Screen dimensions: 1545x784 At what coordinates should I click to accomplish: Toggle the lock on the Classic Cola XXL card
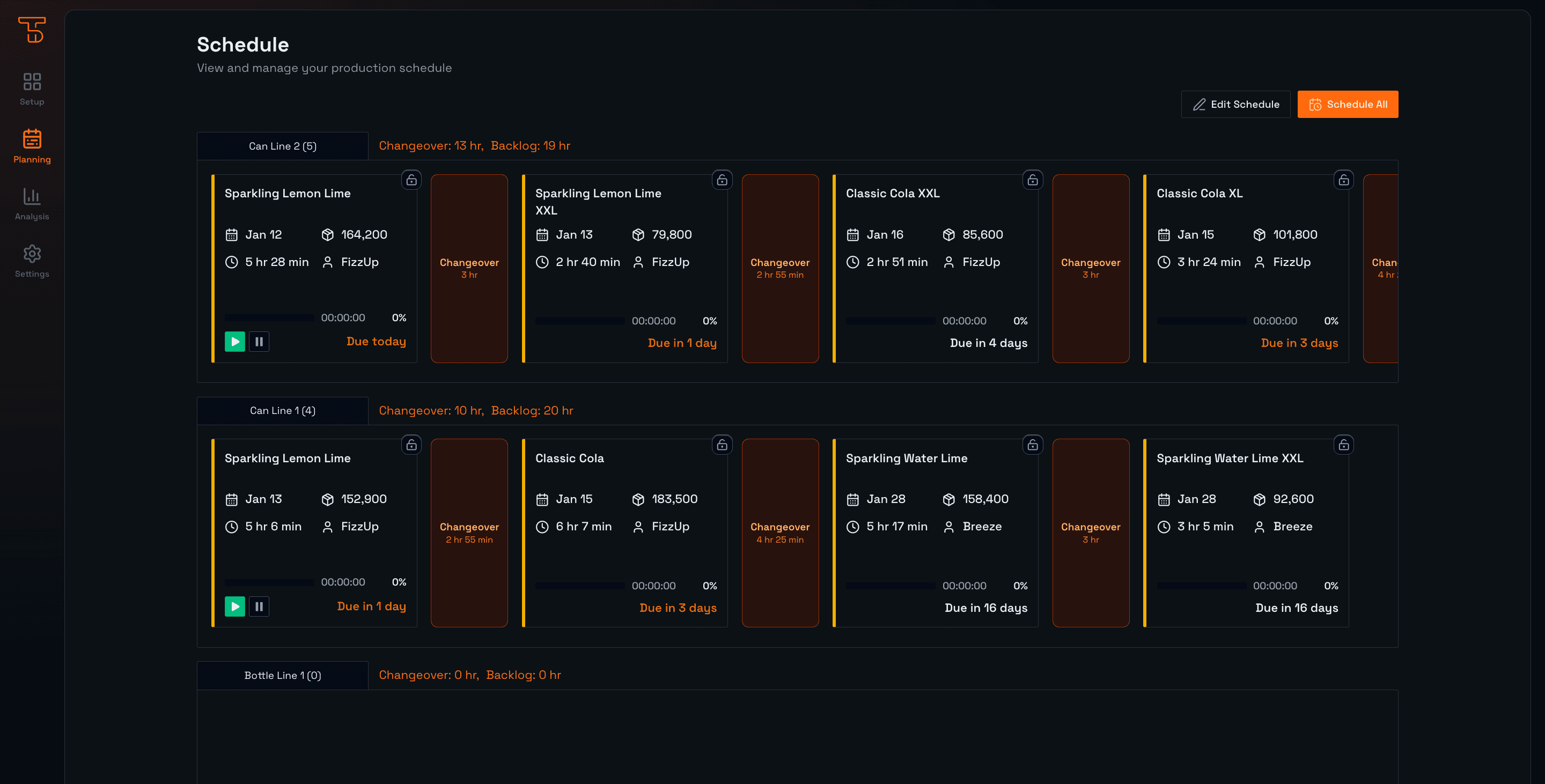(1033, 180)
